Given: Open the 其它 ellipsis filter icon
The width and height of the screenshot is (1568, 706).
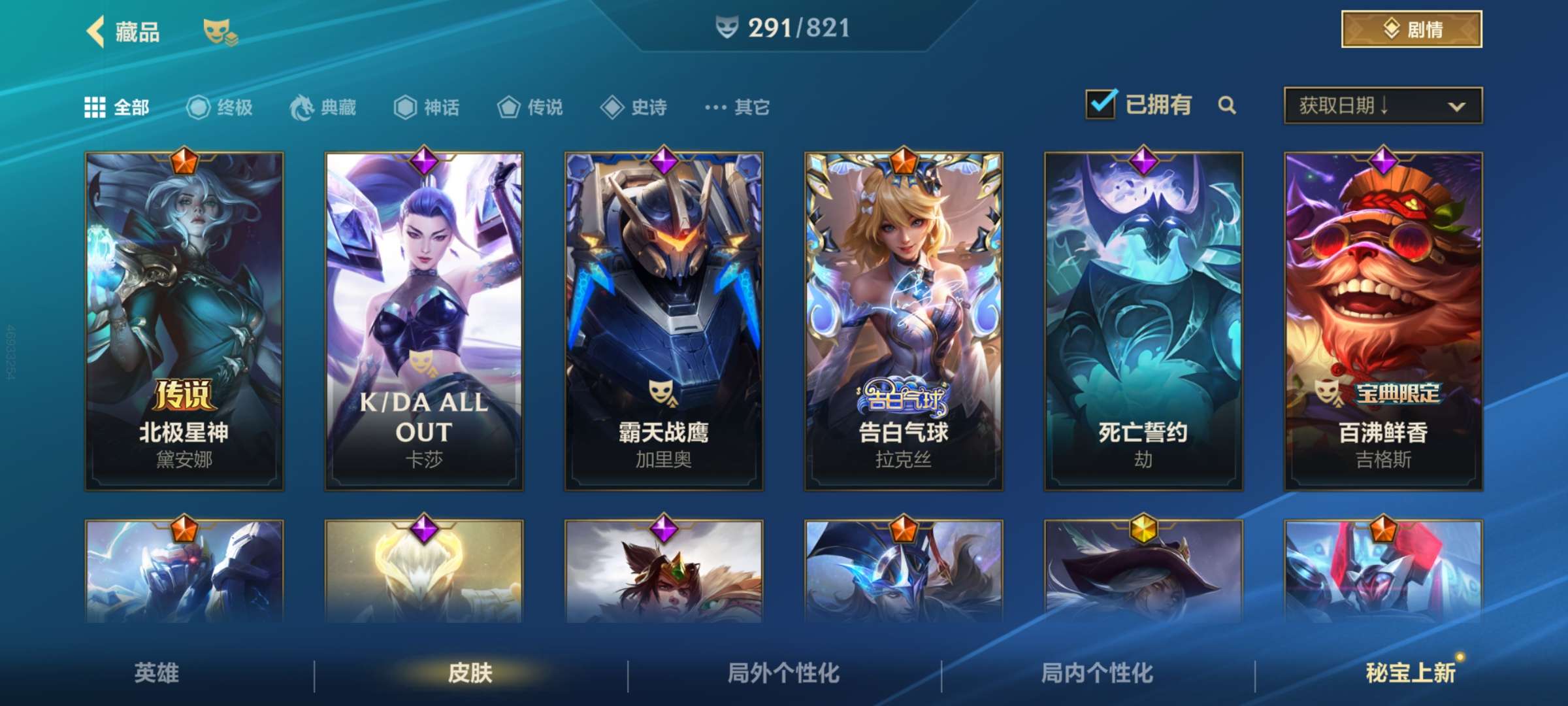Looking at the screenshot, I should coord(716,108).
